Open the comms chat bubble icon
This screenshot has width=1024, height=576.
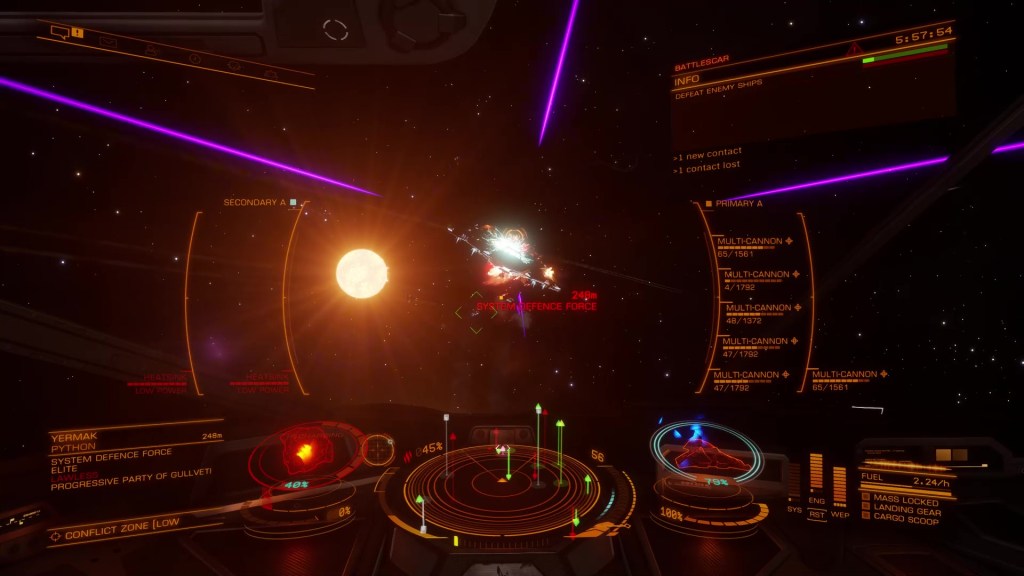[x=58, y=33]
